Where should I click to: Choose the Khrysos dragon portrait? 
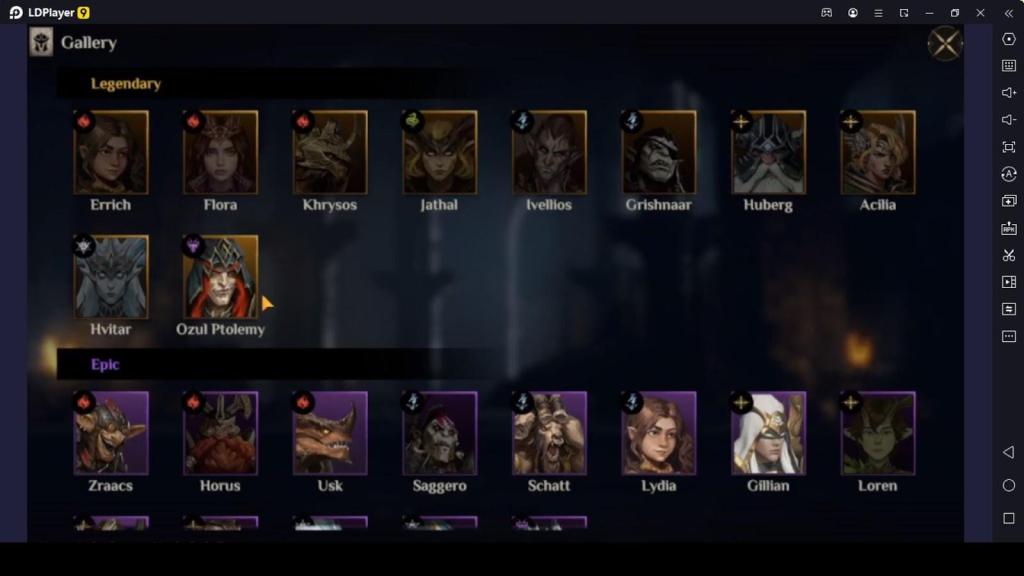(330, 153)
